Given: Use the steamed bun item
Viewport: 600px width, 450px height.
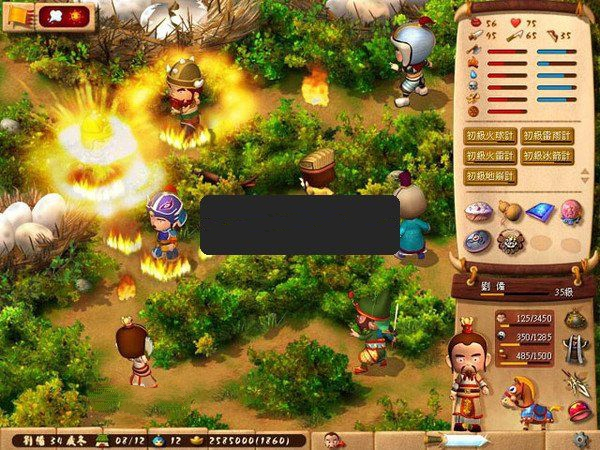Looking at the screenshot, I should 479,211.
